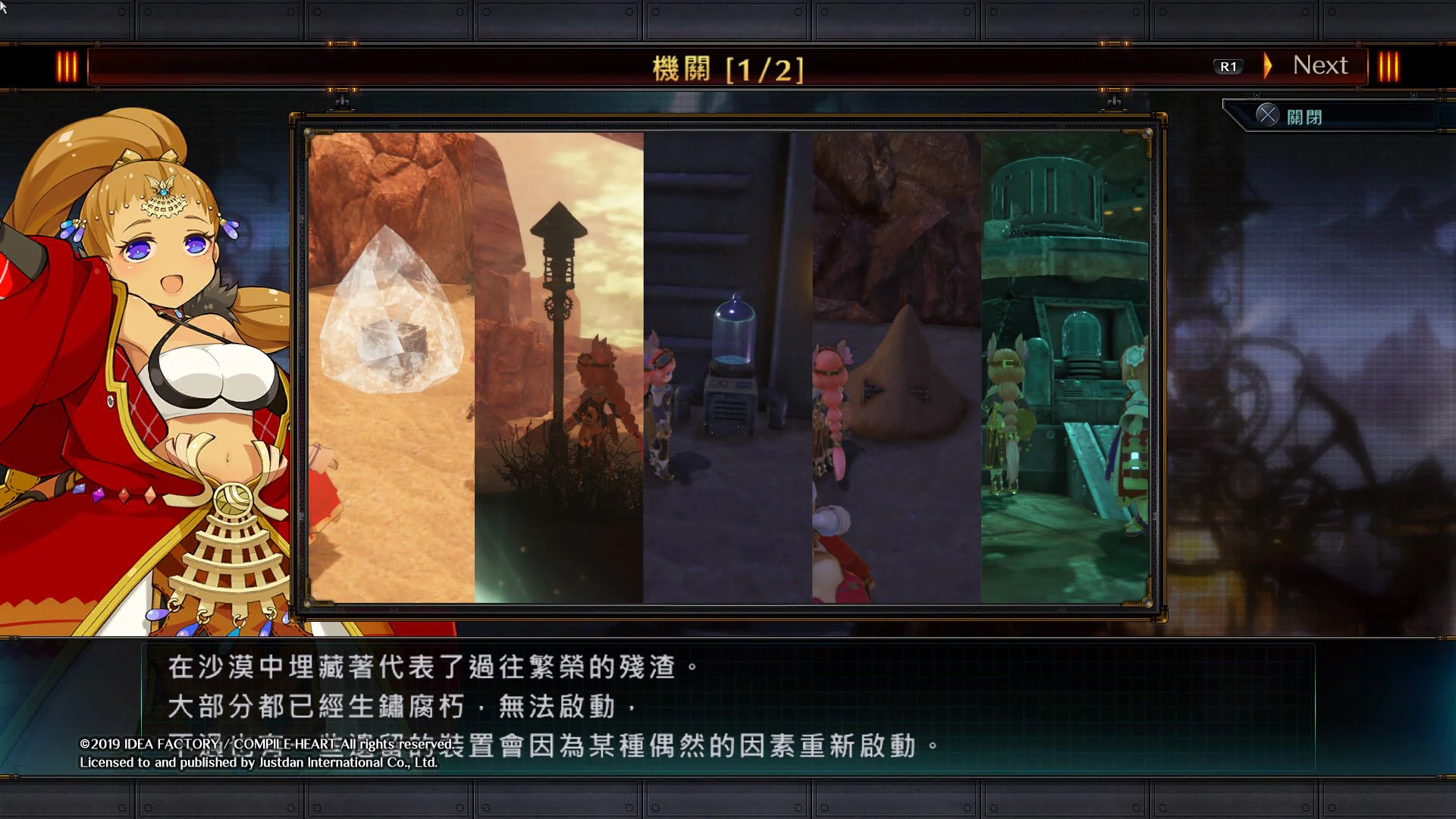This screenshot has width=1456, height=819.
Task: Click the R1 button icon
Action: coord(1228,66)
